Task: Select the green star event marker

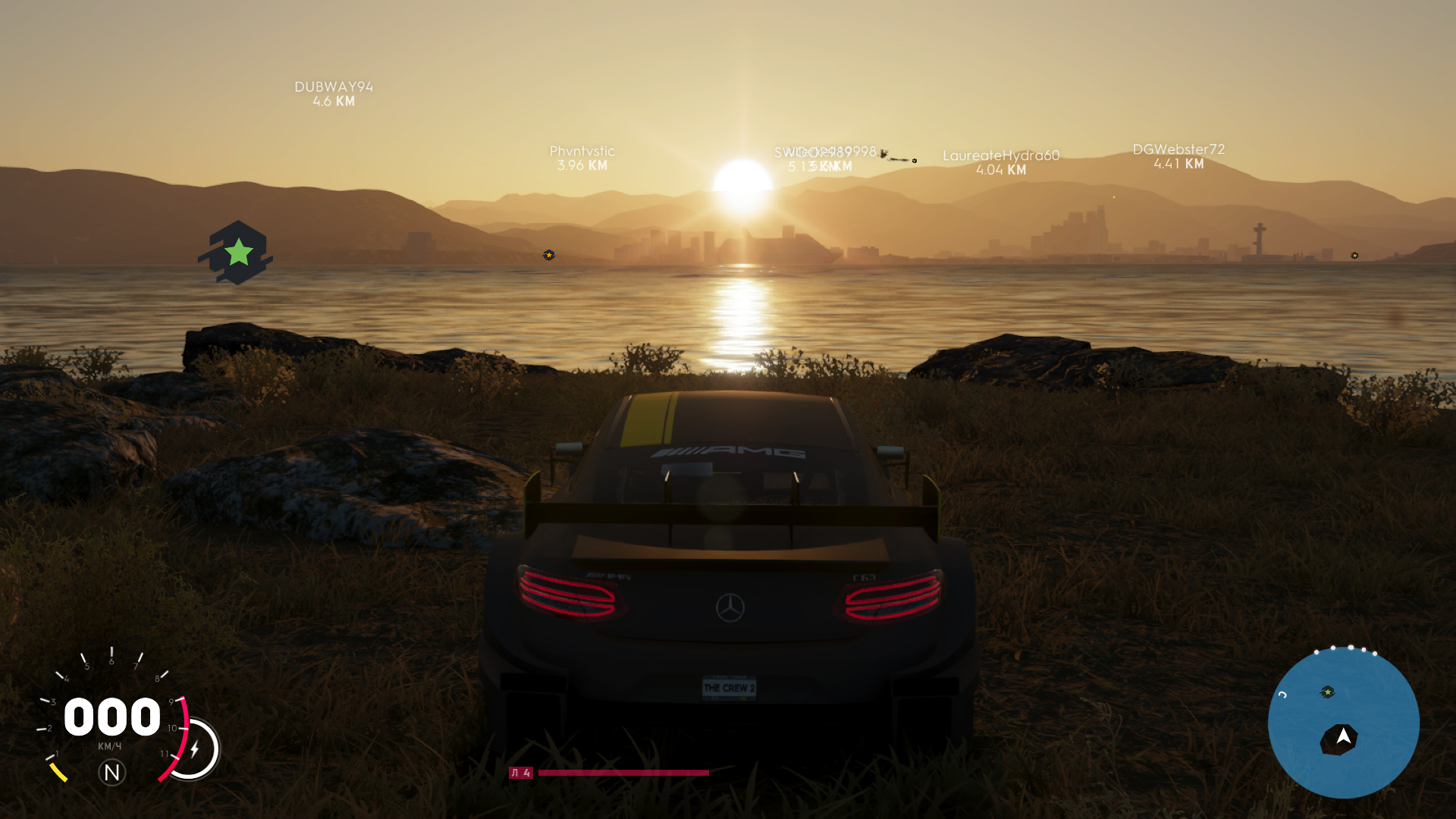Action: tap(237, 253)
